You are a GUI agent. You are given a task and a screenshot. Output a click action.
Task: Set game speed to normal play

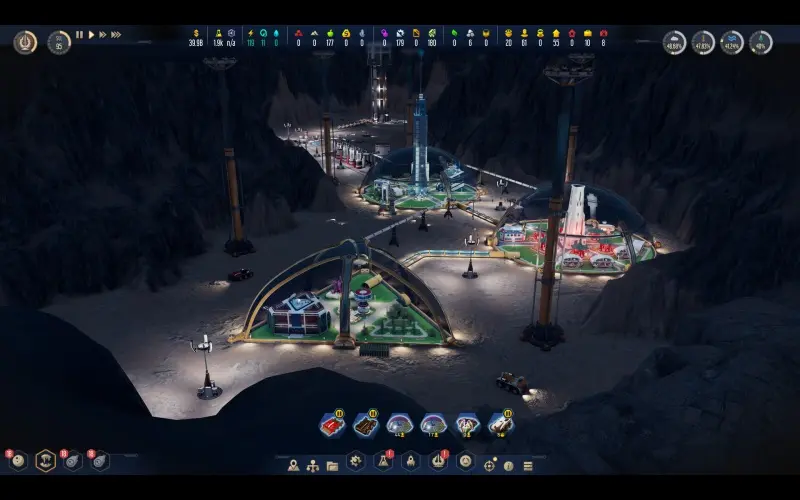pos(91,35)
